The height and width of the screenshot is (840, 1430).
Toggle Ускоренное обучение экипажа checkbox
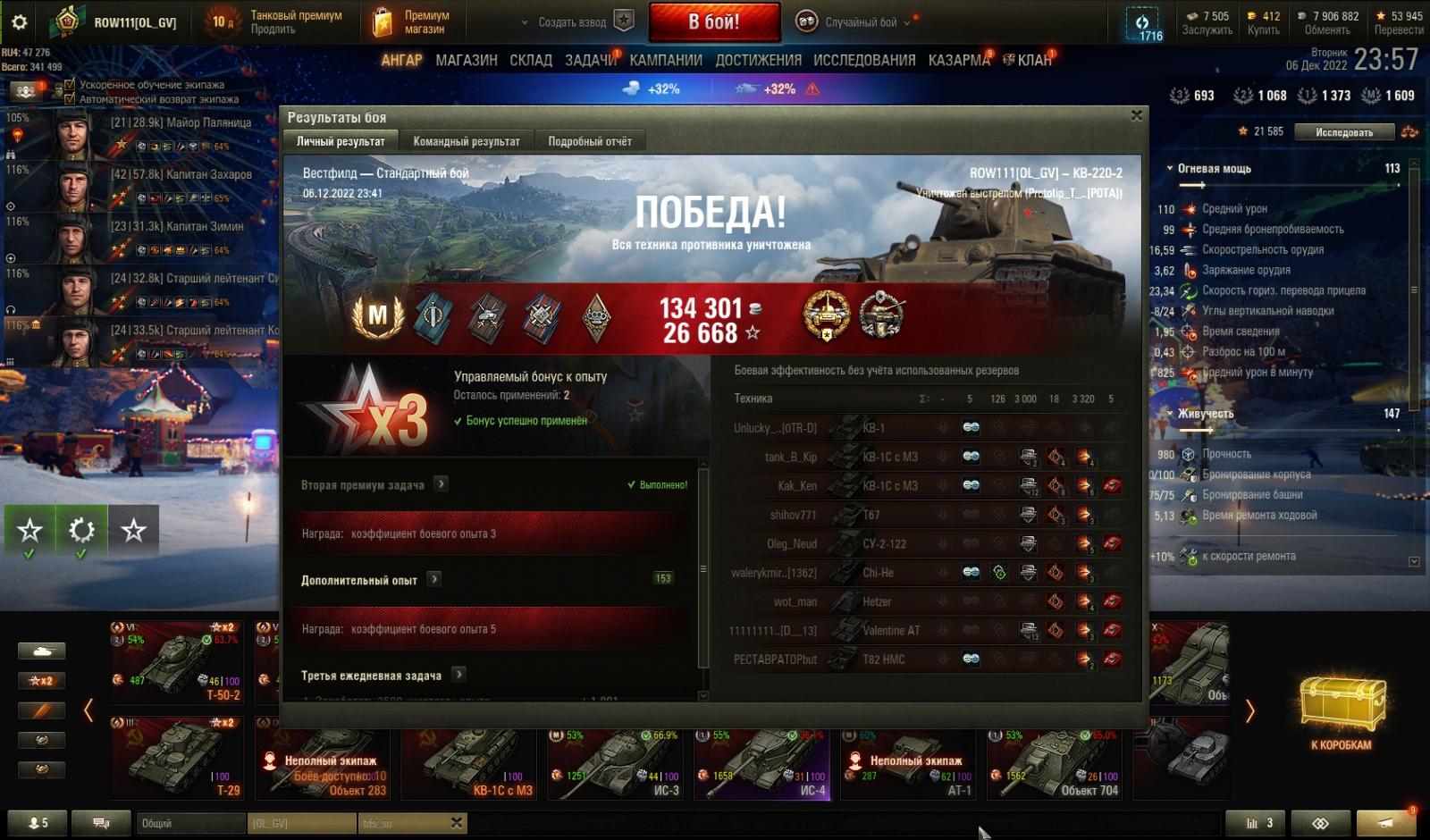click(70, 85)
